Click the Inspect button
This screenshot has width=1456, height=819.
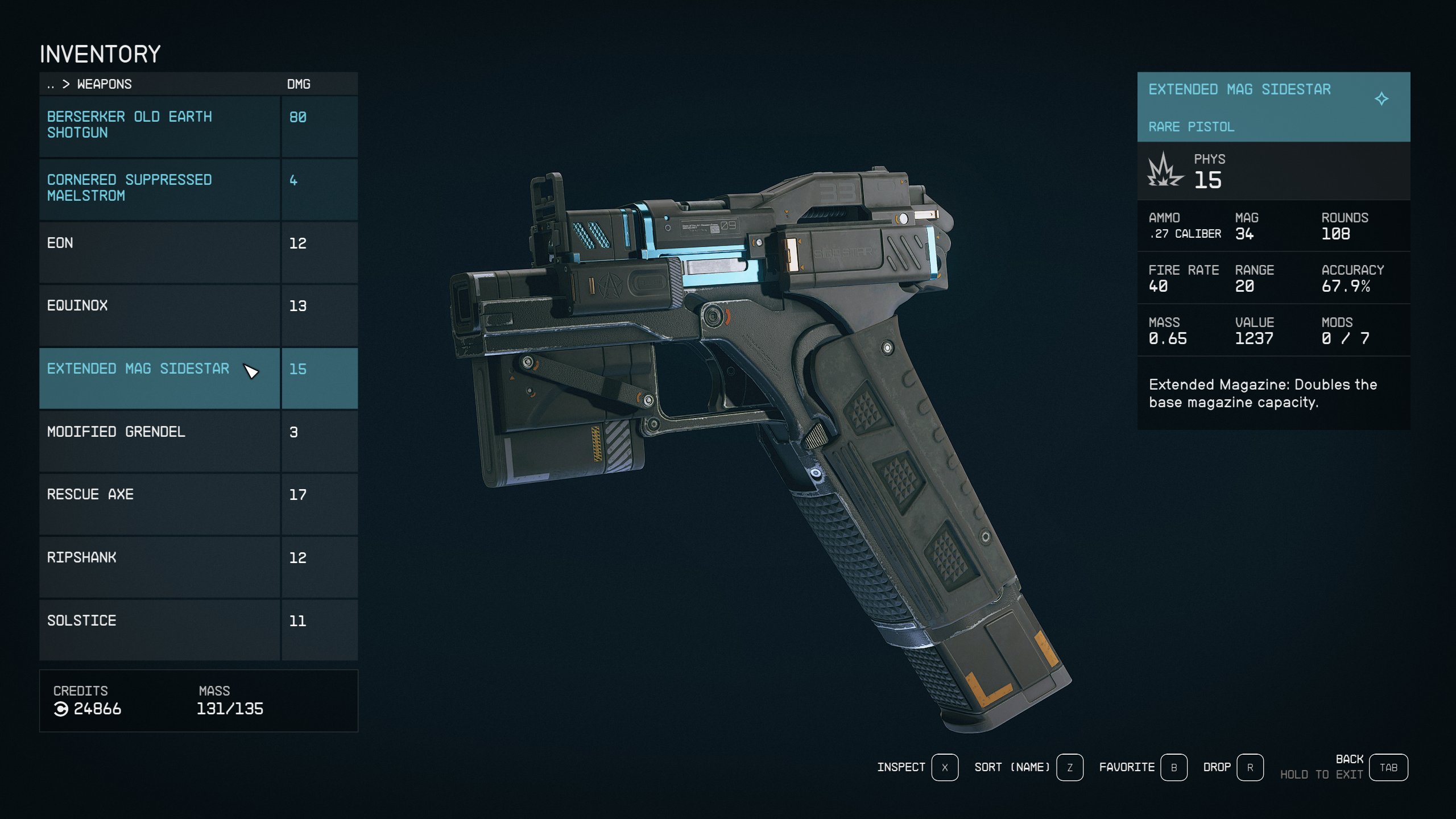point(944,767)
